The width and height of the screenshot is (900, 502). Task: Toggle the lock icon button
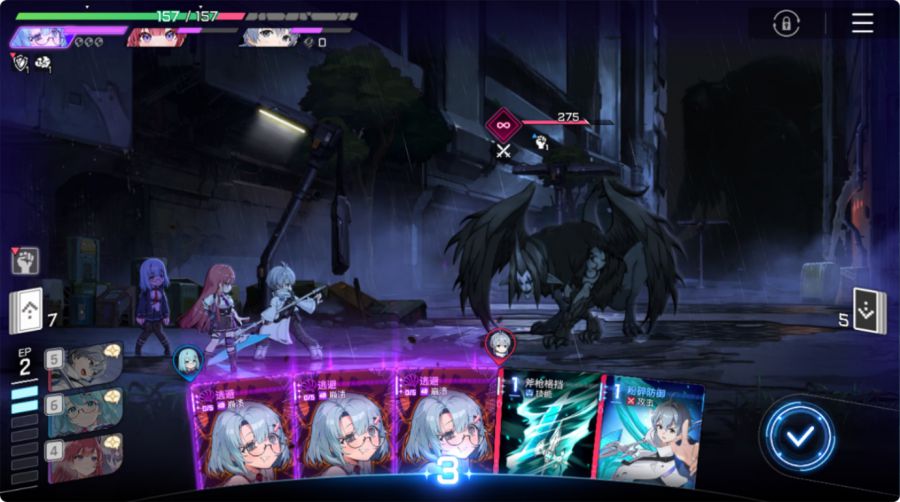[786, 23]
